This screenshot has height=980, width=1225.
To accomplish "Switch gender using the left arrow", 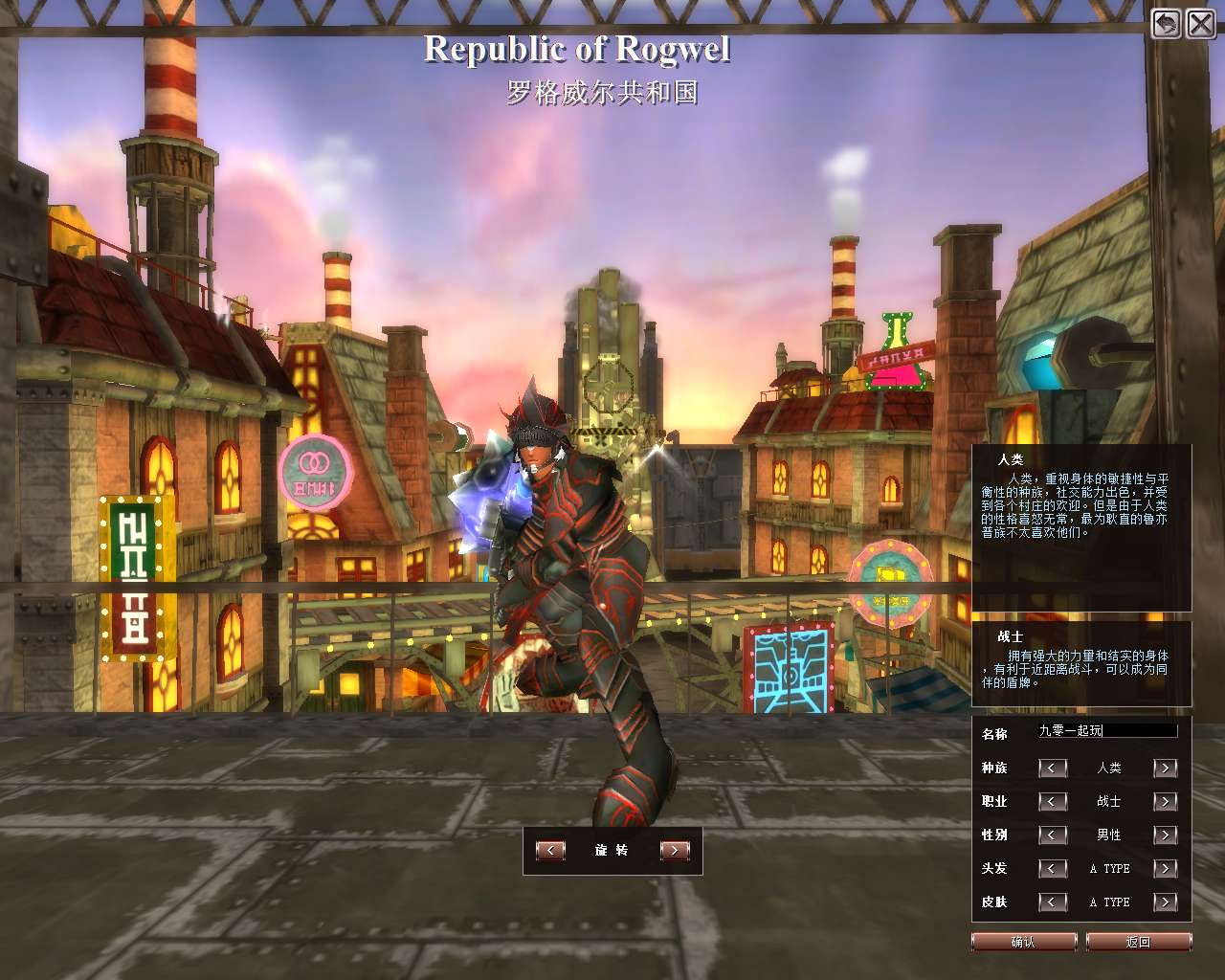I will click(1053, 835).
